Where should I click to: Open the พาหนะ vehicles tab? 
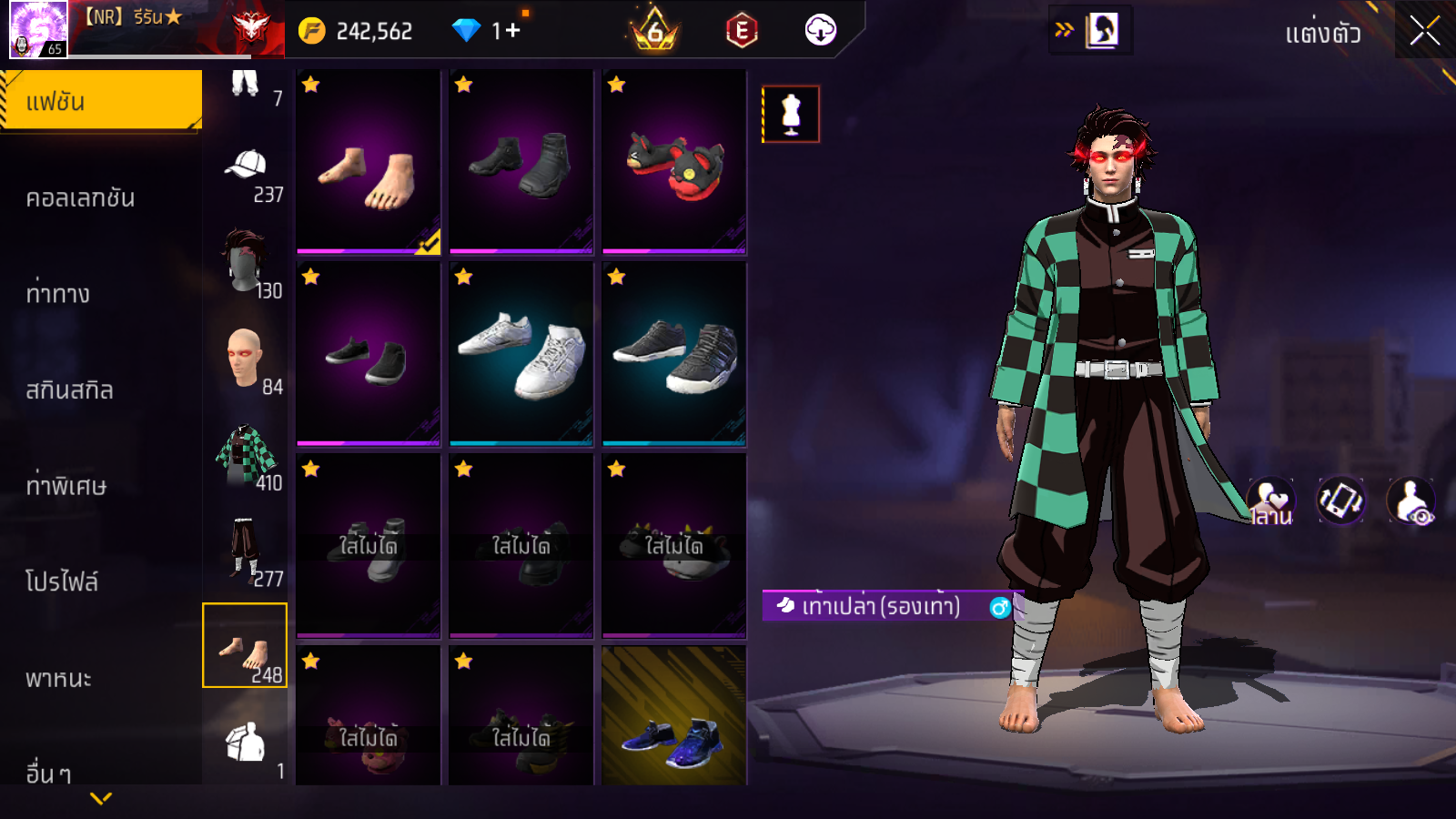point(59,678)
